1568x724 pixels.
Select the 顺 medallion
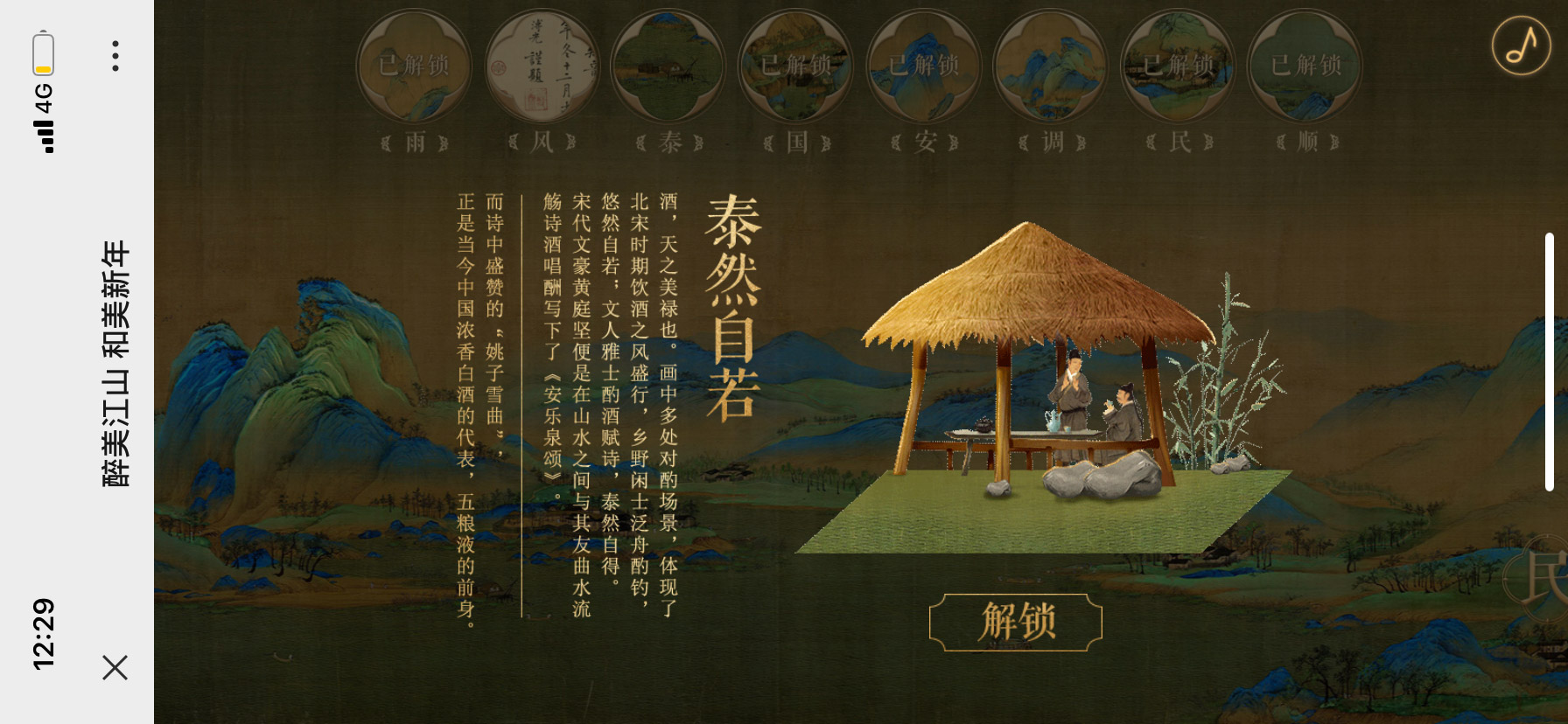point(1305,66)
